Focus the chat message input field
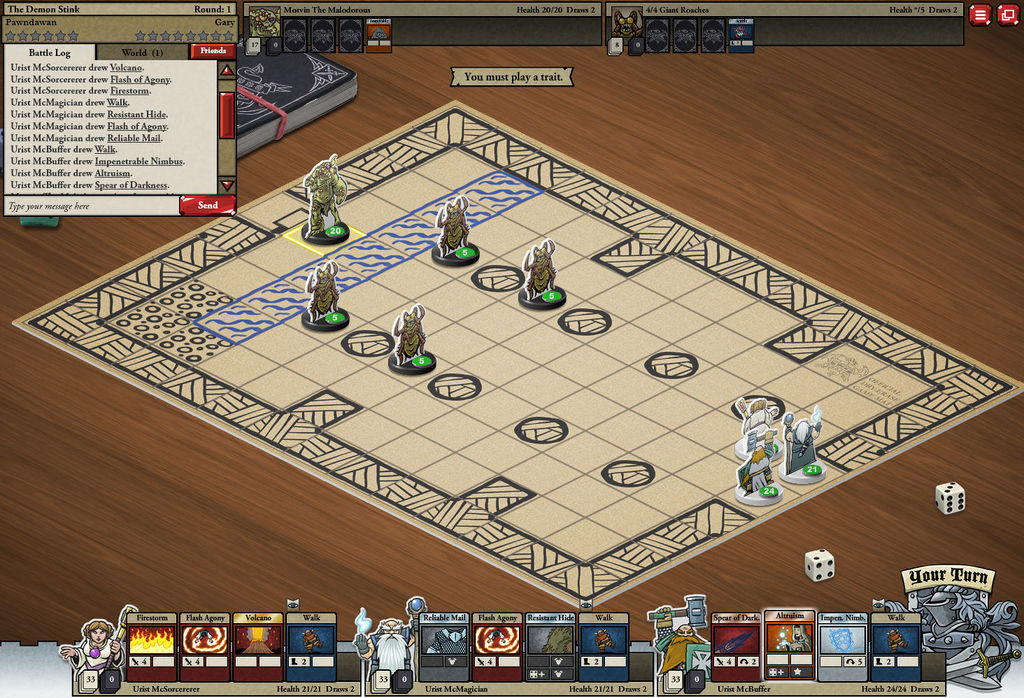This screenshot has height=698, width=1024. [90, 206]
